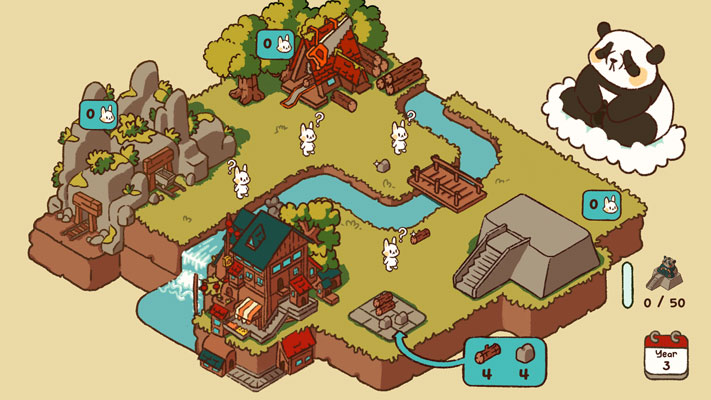
Task: Select the quarry's bunny worker badge
Action: tap(98, 115)
